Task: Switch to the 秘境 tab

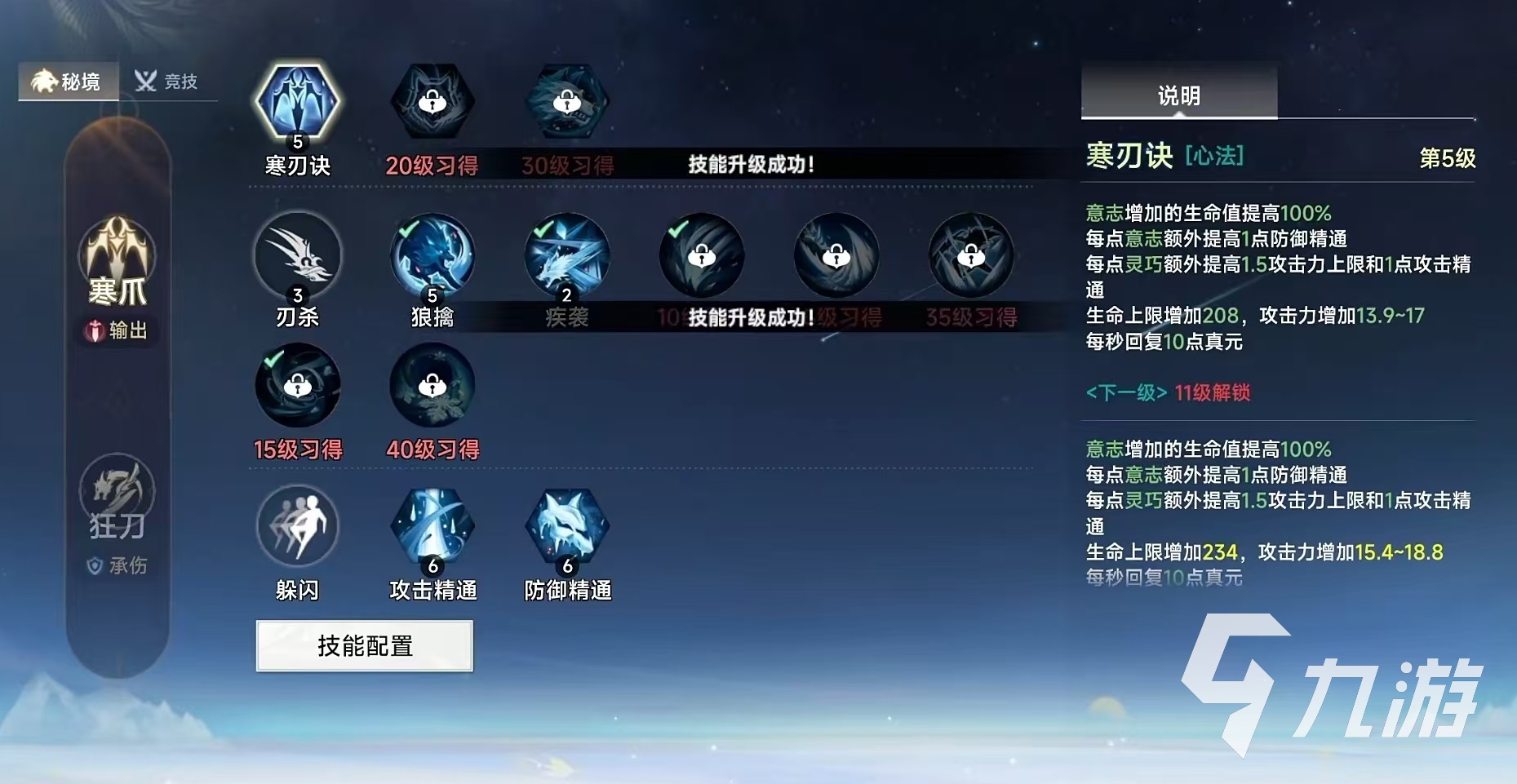Action: coord(69,81)
